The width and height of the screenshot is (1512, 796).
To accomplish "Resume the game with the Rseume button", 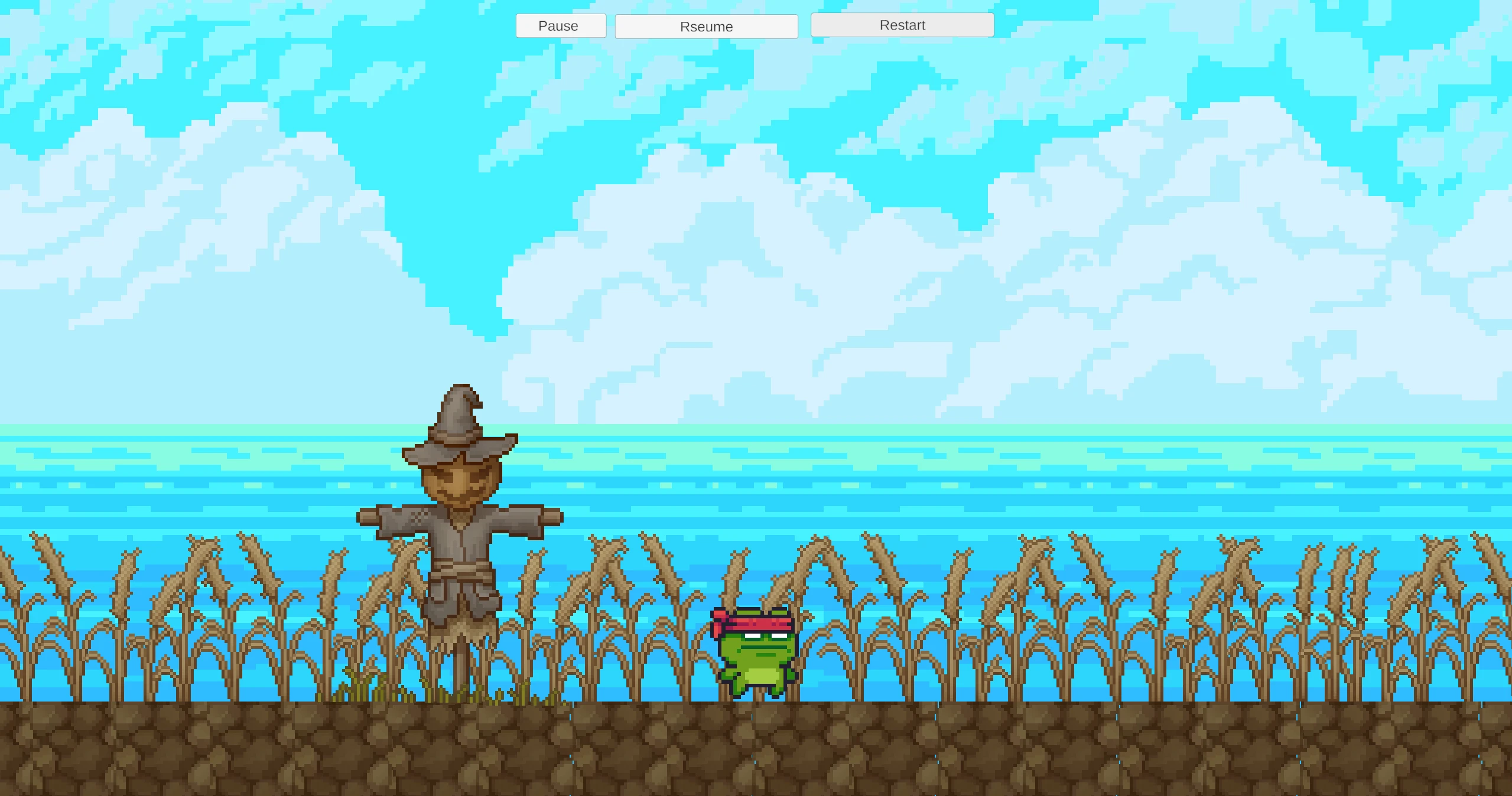I will [706, 27].
